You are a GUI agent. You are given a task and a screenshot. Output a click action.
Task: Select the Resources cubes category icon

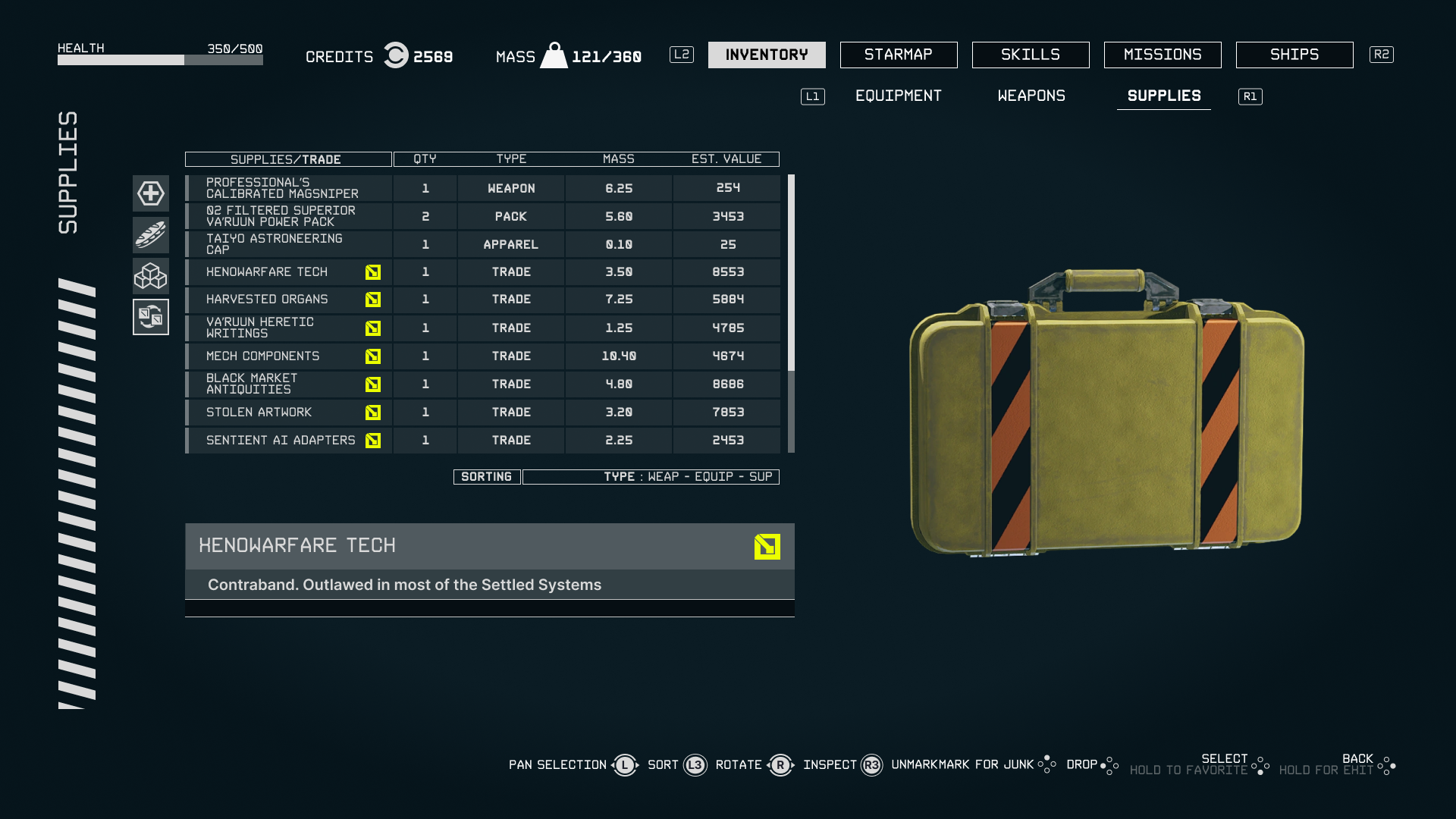(150, 276)
